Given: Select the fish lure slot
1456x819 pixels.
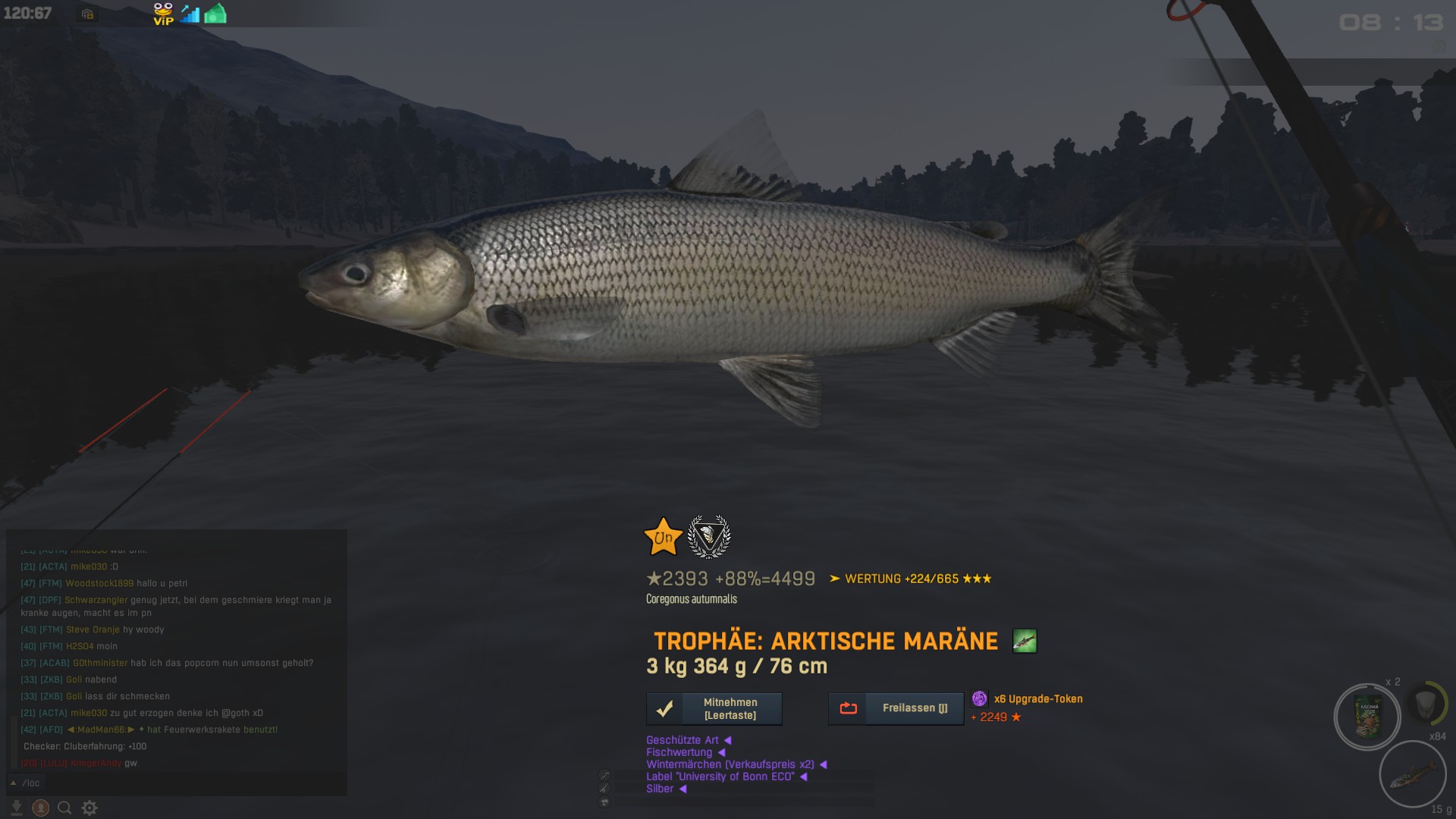Looking at the screenshot, I should (1412, 775).
